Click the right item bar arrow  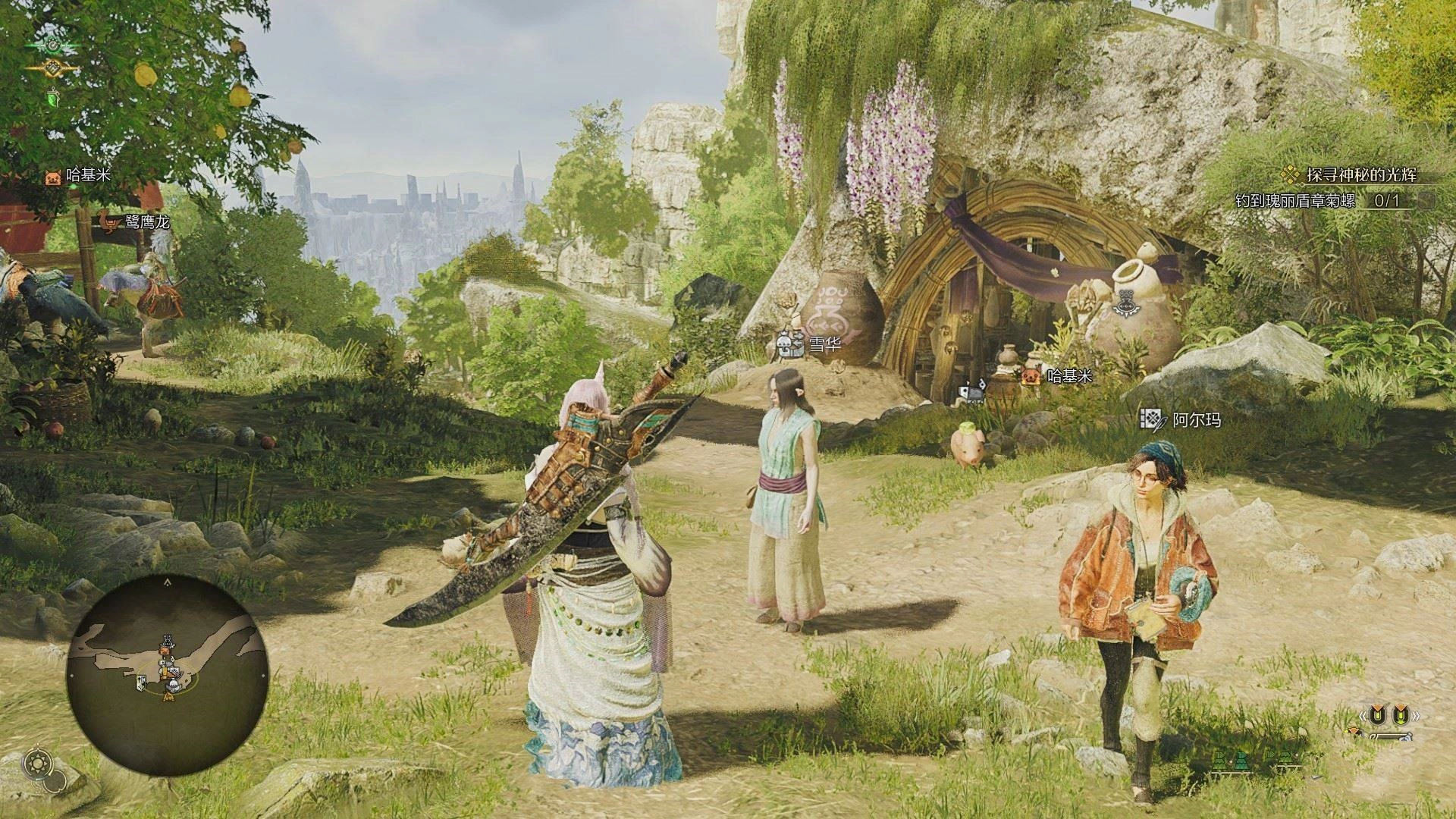pos(1415,716)
